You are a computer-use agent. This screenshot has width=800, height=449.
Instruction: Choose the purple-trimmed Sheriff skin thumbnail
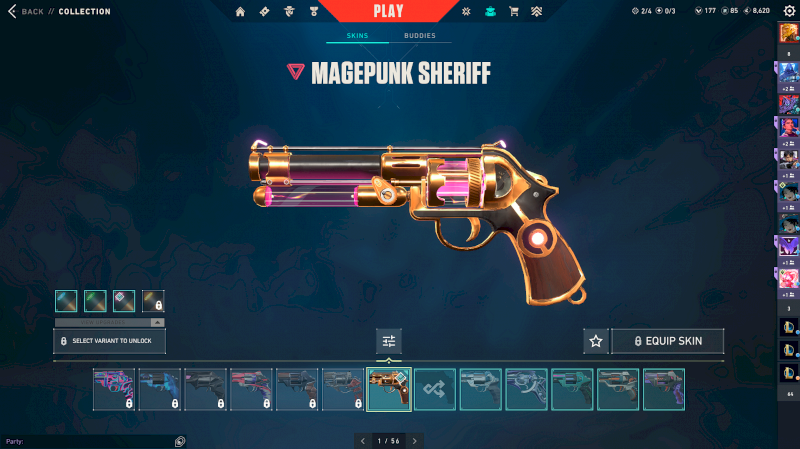[663, 389]
